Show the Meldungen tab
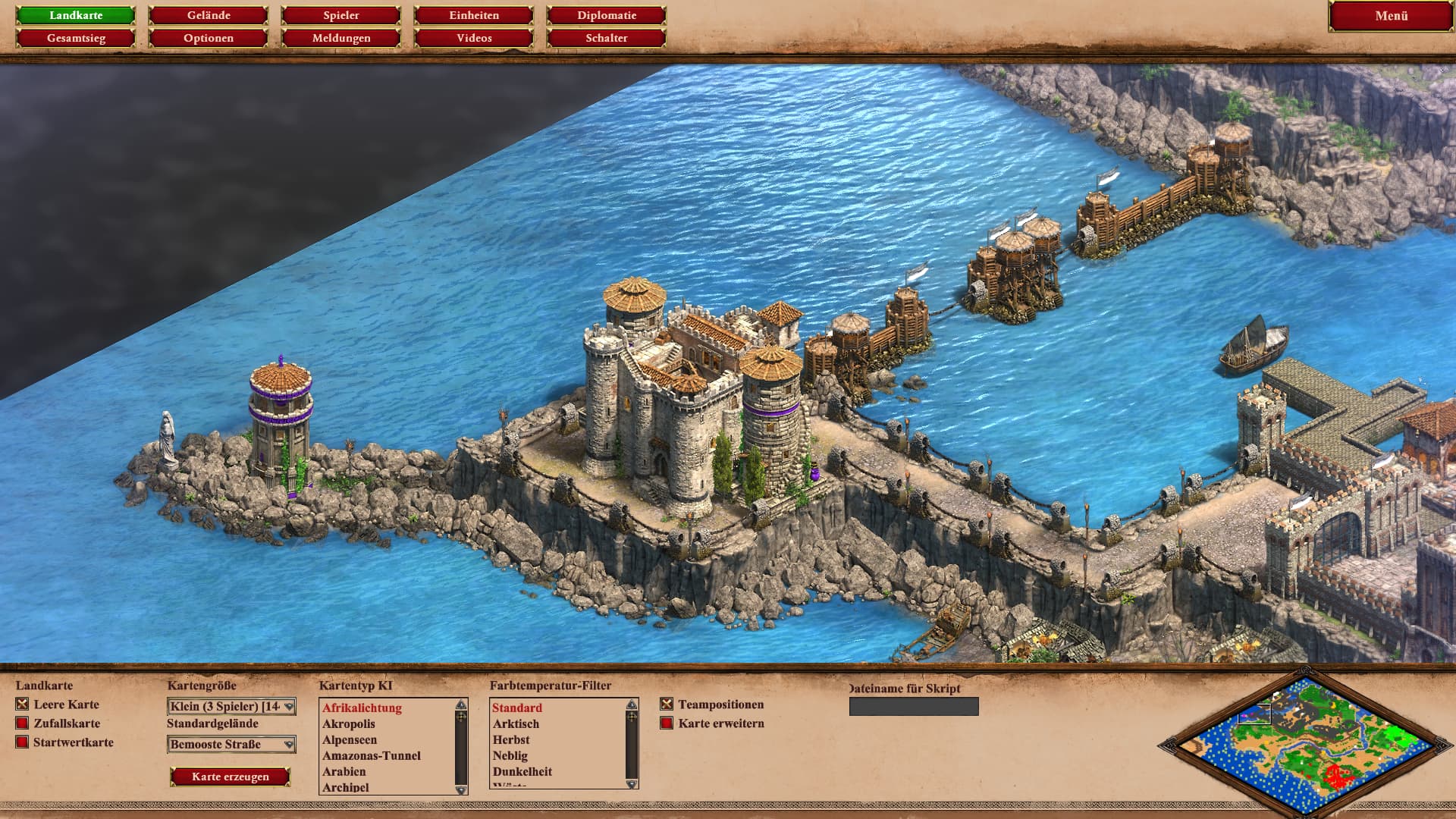Viewport: 1456px width, 819px height. coord(341,38)
